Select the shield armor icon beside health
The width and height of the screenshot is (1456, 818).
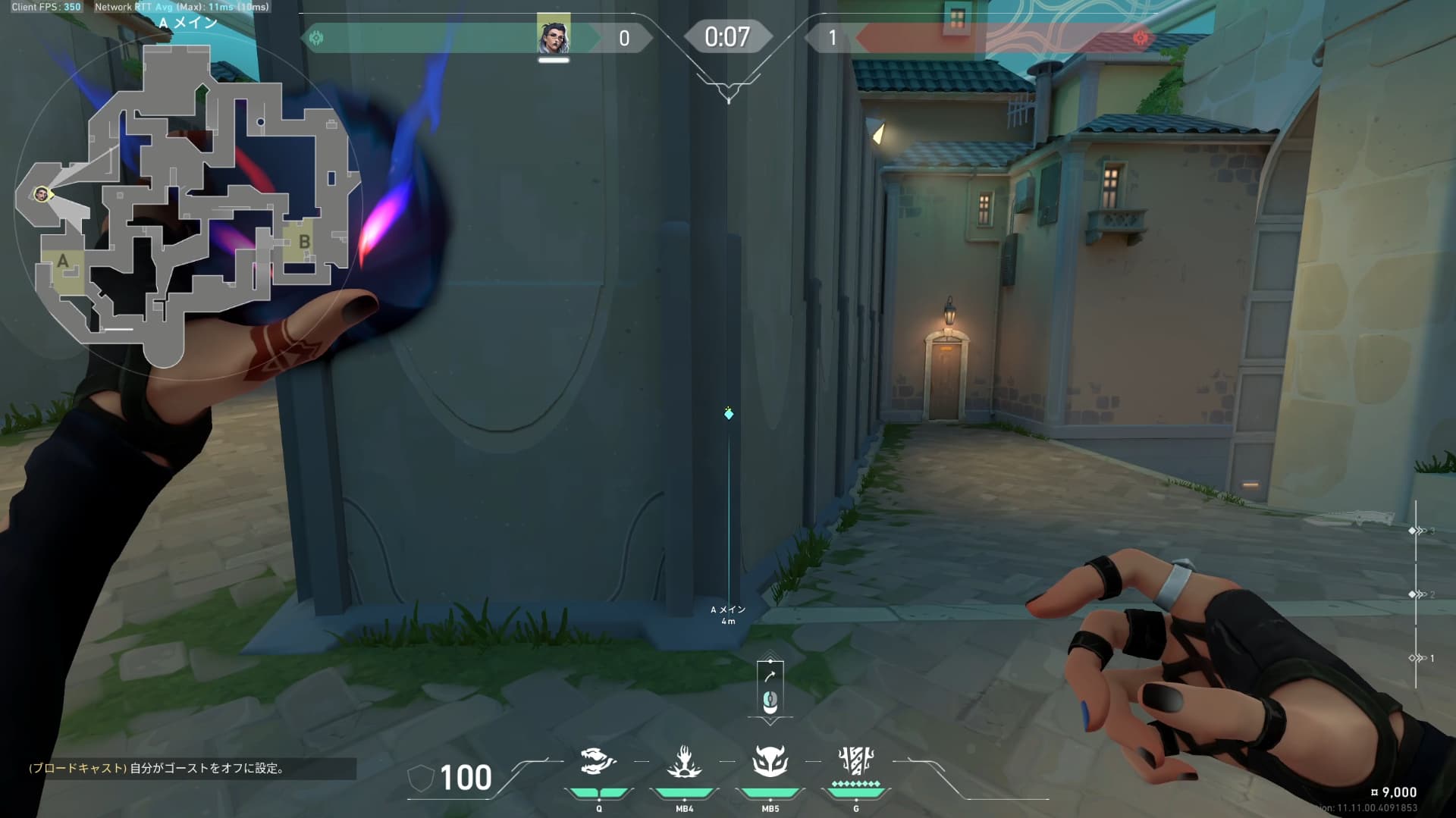[x=421, y=779]
